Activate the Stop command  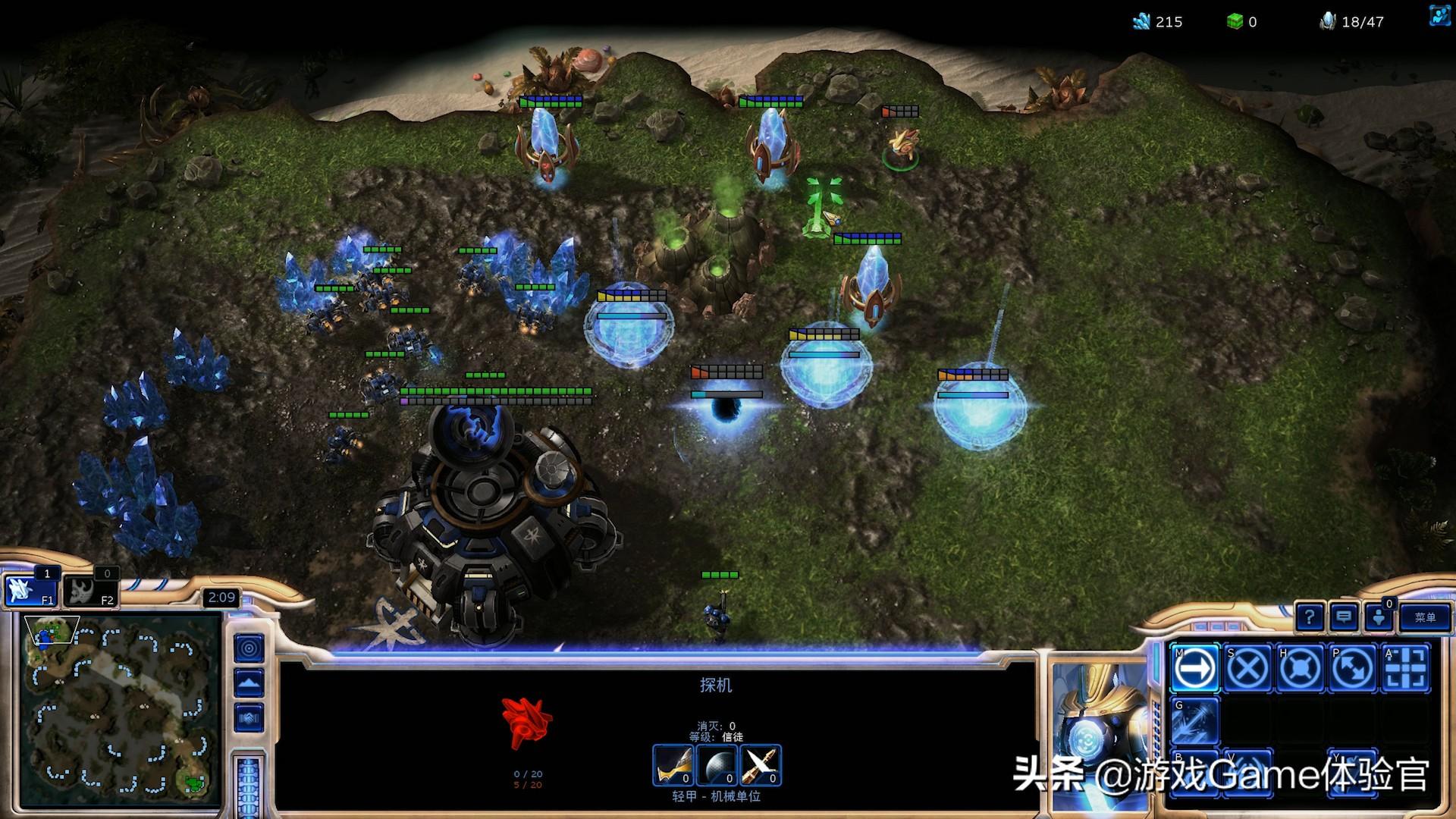click(x=1247, y=669)
